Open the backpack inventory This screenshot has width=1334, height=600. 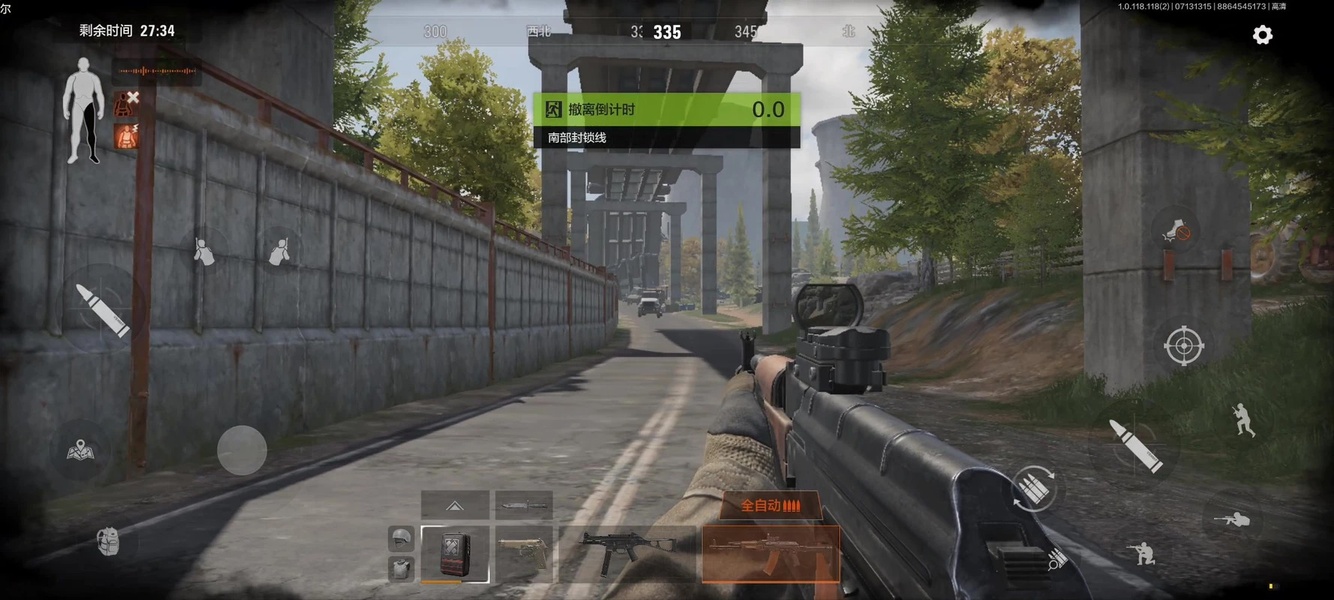click(108, 542)
